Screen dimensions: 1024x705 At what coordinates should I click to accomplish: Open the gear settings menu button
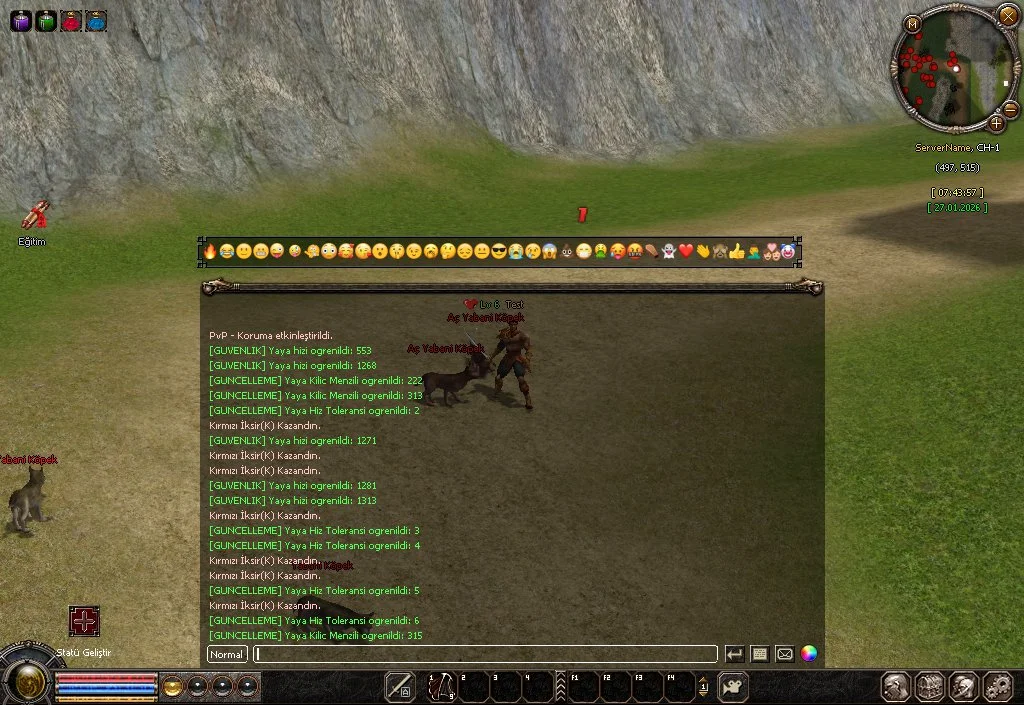pyautogui.click(x=997, y=687)
